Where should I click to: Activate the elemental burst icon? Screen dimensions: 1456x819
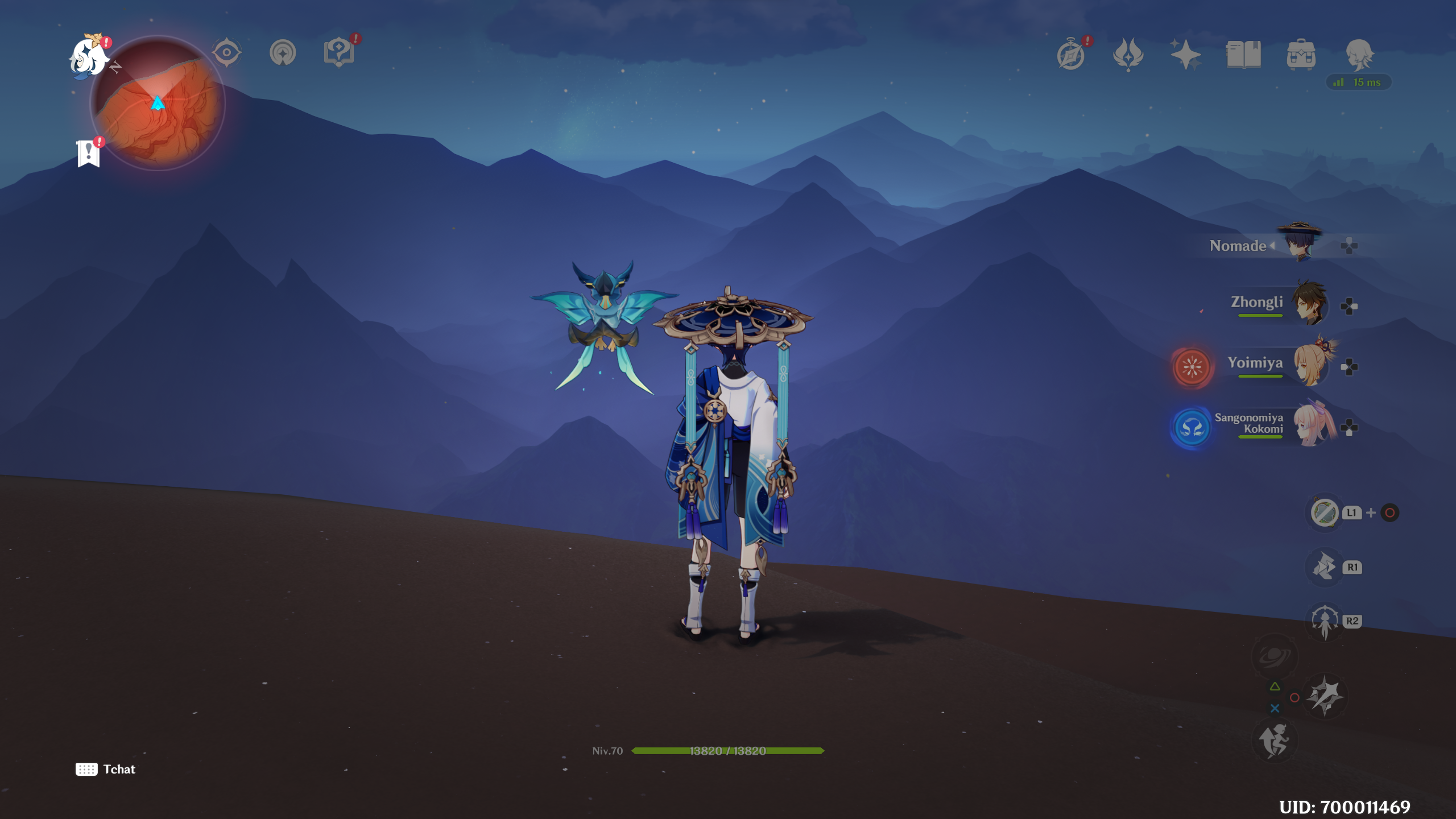(x=1274, y=656)
